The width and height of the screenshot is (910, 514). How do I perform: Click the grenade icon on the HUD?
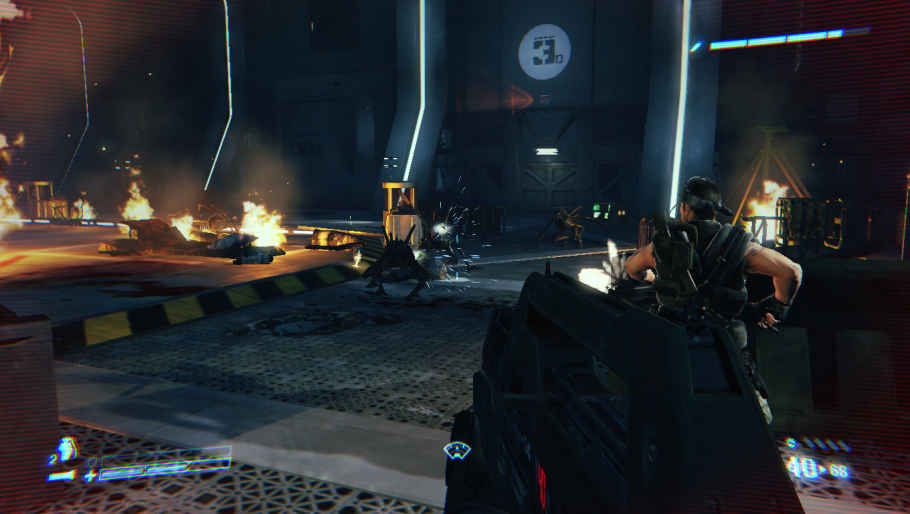click(x=67, y=449)
